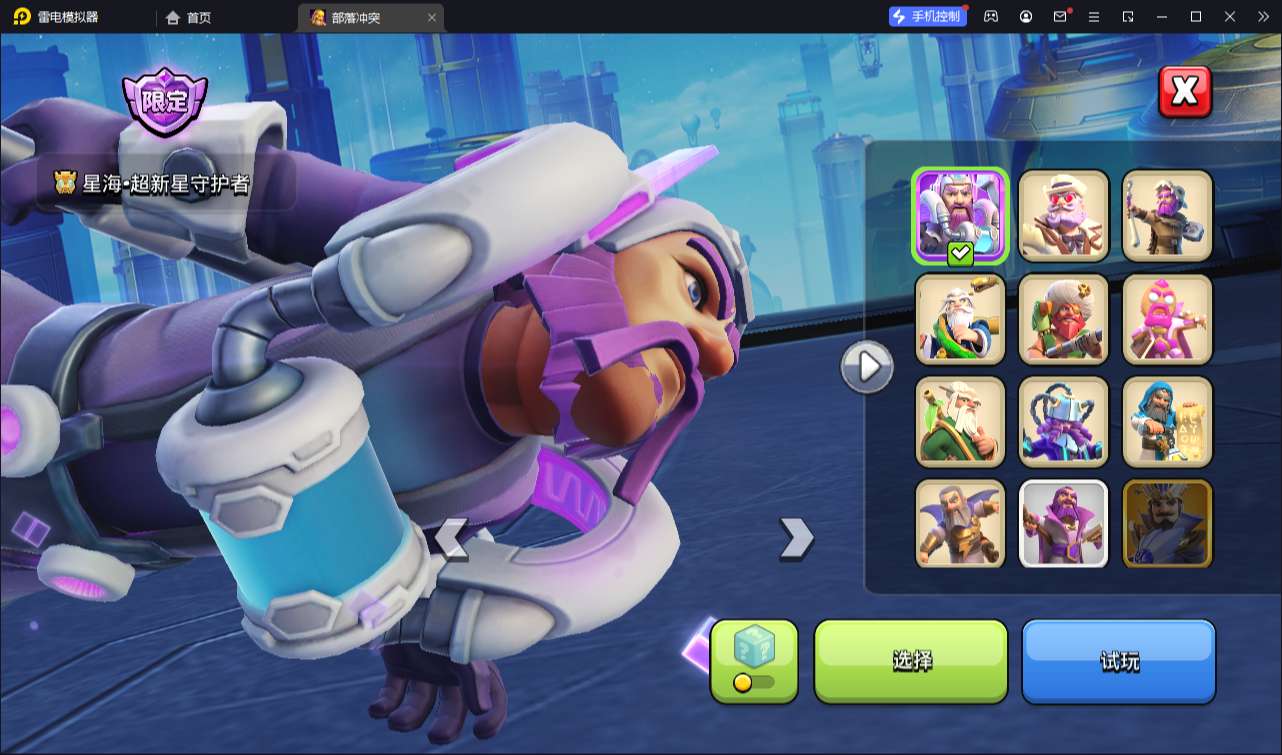The width and height of the screenshot is (1282, 755).
Task: Pick the bat-winged golden armor warden skin
Action: coord(960,524)
